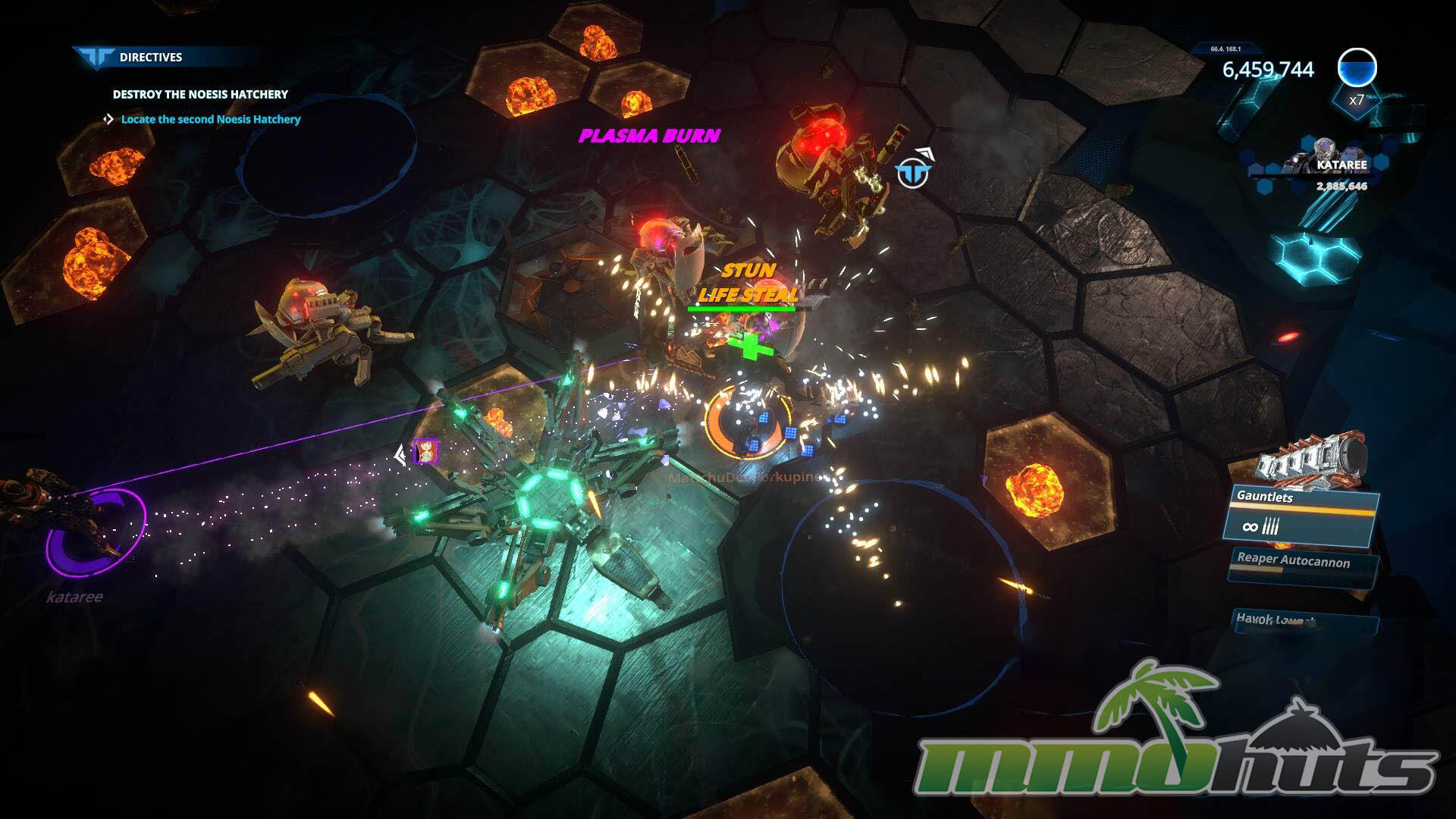Image resolution: width=1456 pixels, height=819 pixels.
Task: Click the Locate second Noesis Hatchery objective
Action: coord(210,119)
